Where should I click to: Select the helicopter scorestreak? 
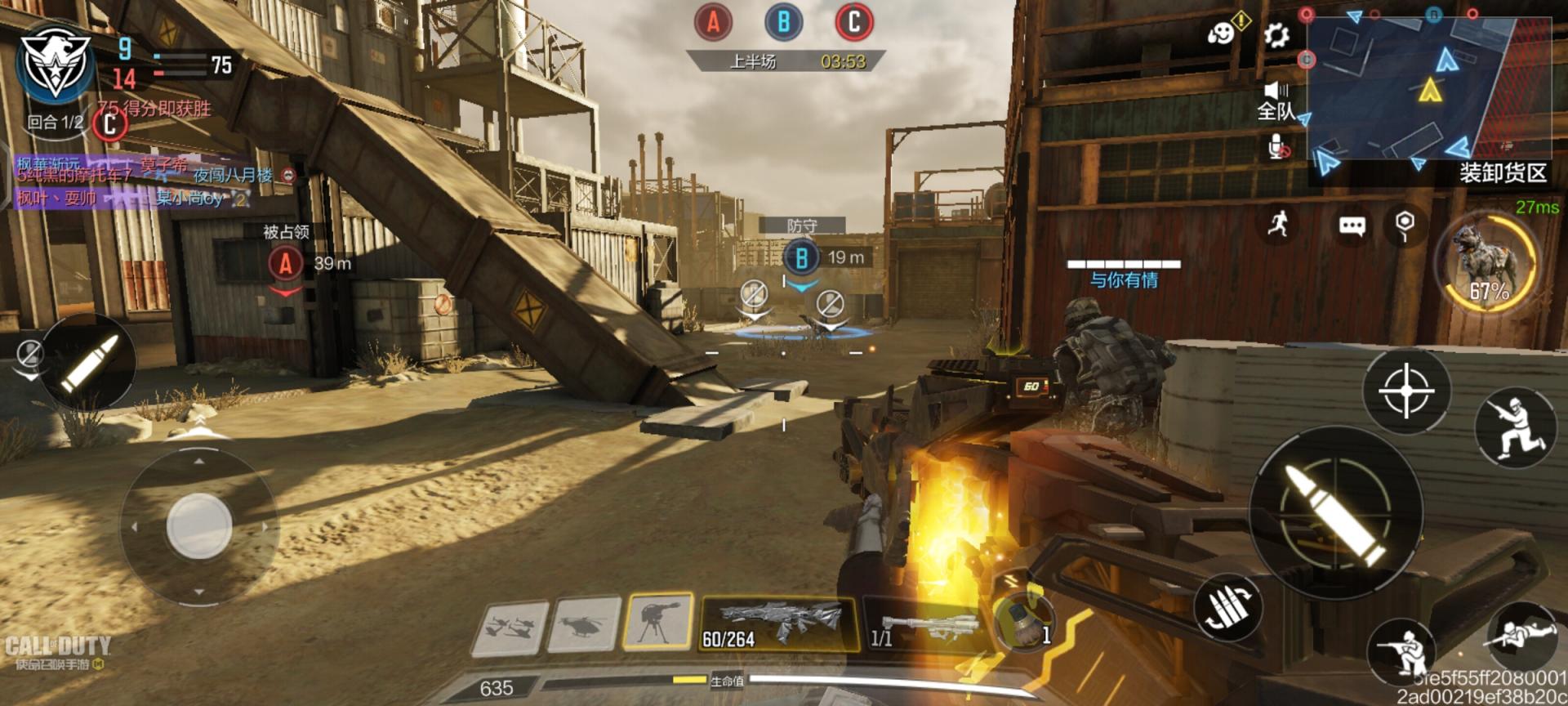584,626
